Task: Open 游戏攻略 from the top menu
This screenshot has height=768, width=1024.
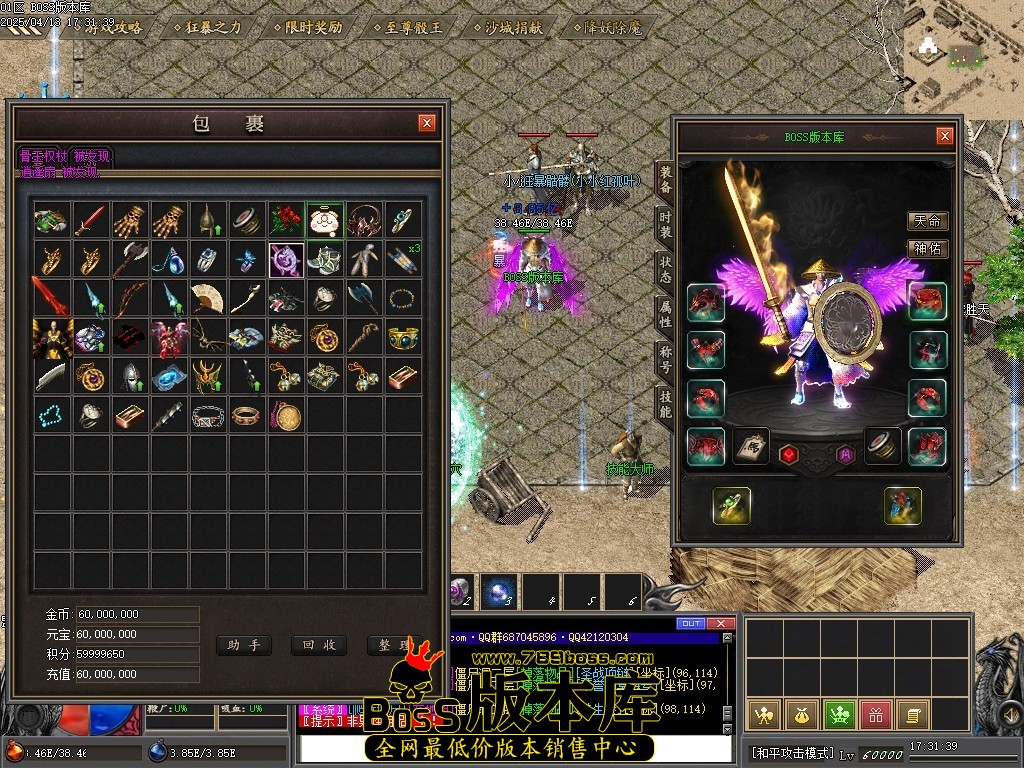Action: 116,27
